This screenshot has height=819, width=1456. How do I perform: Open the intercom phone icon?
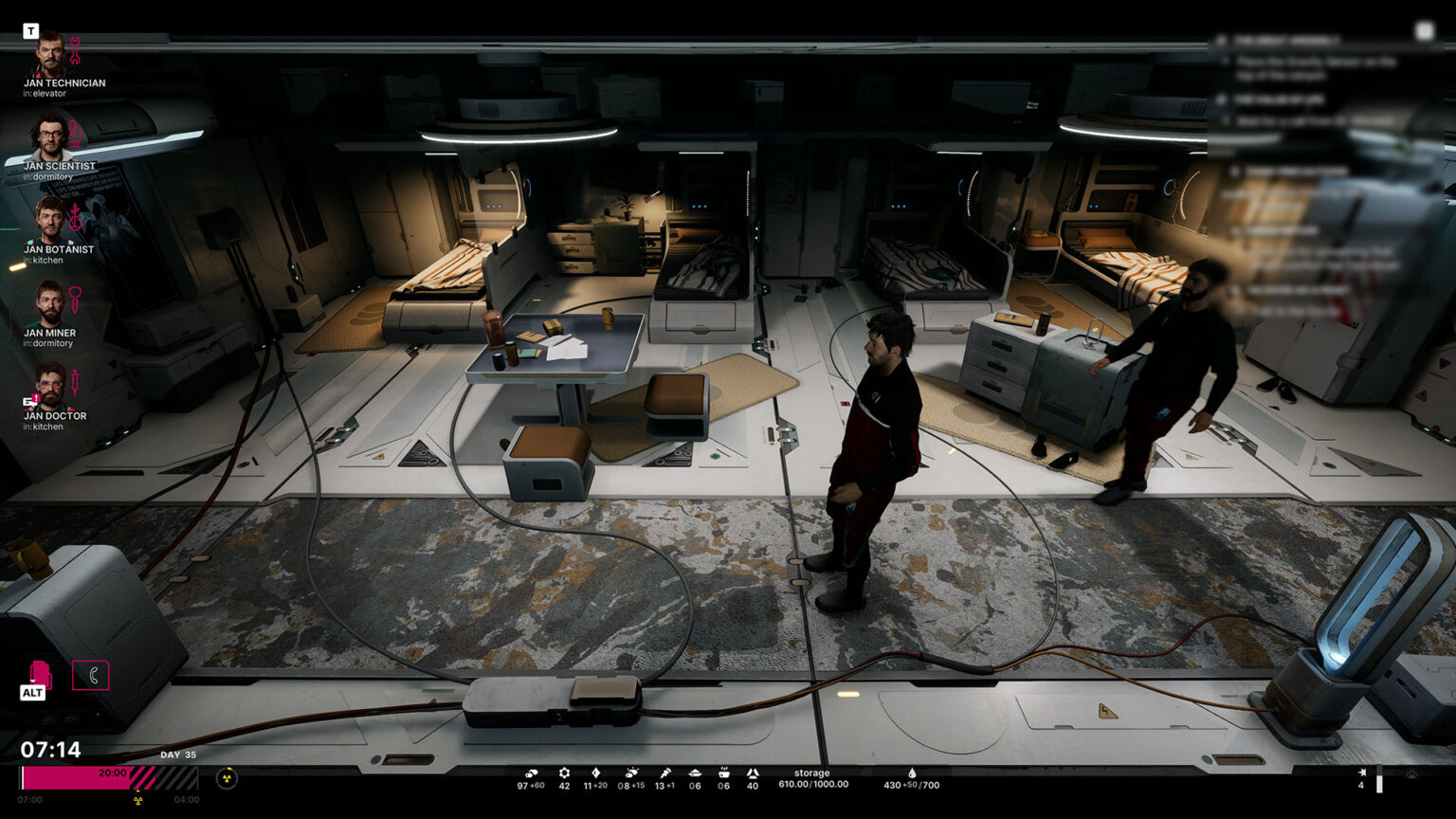tap(91, 675)
